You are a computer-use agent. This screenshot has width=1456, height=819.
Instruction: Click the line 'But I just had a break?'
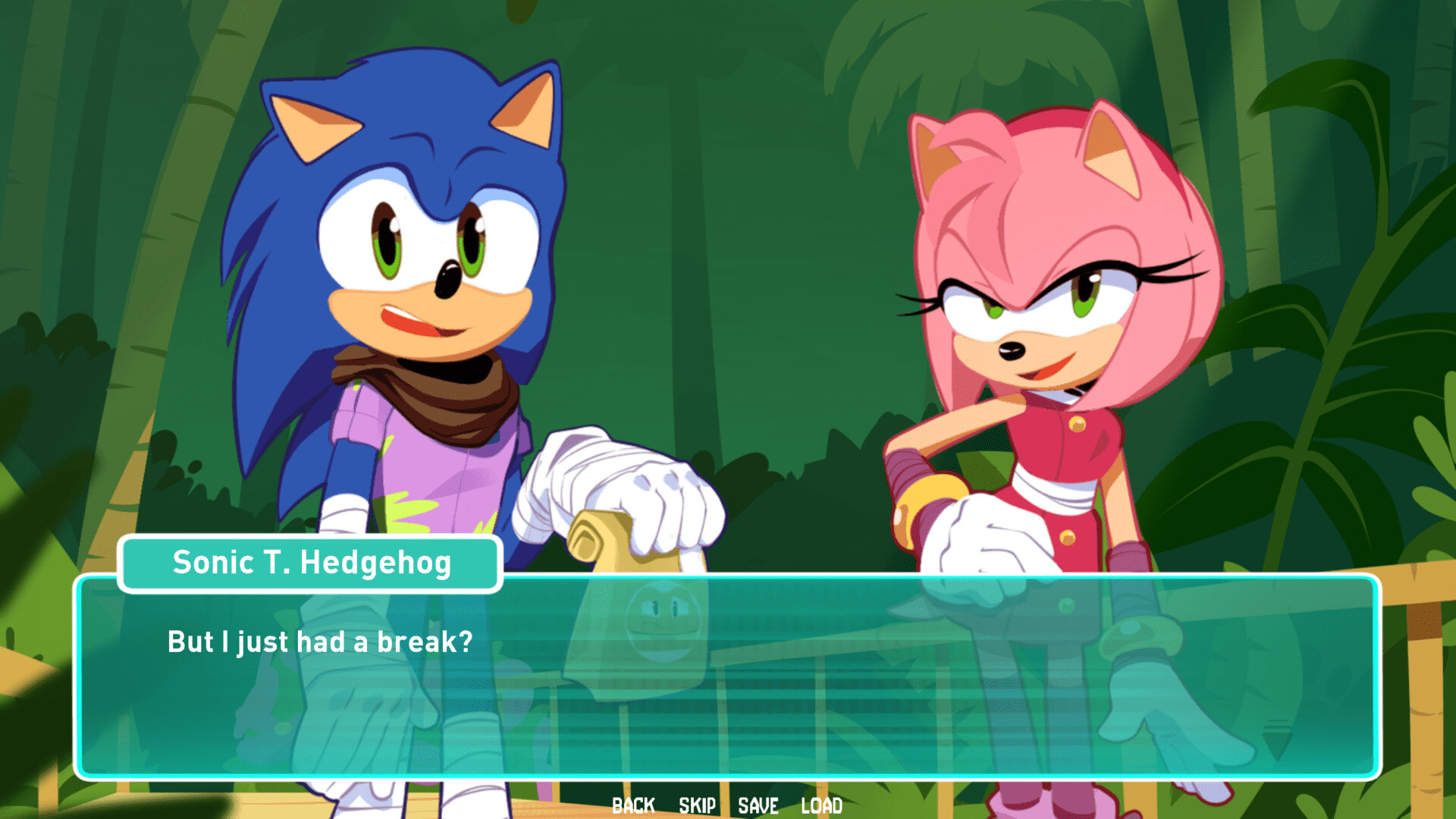(318, 642)
